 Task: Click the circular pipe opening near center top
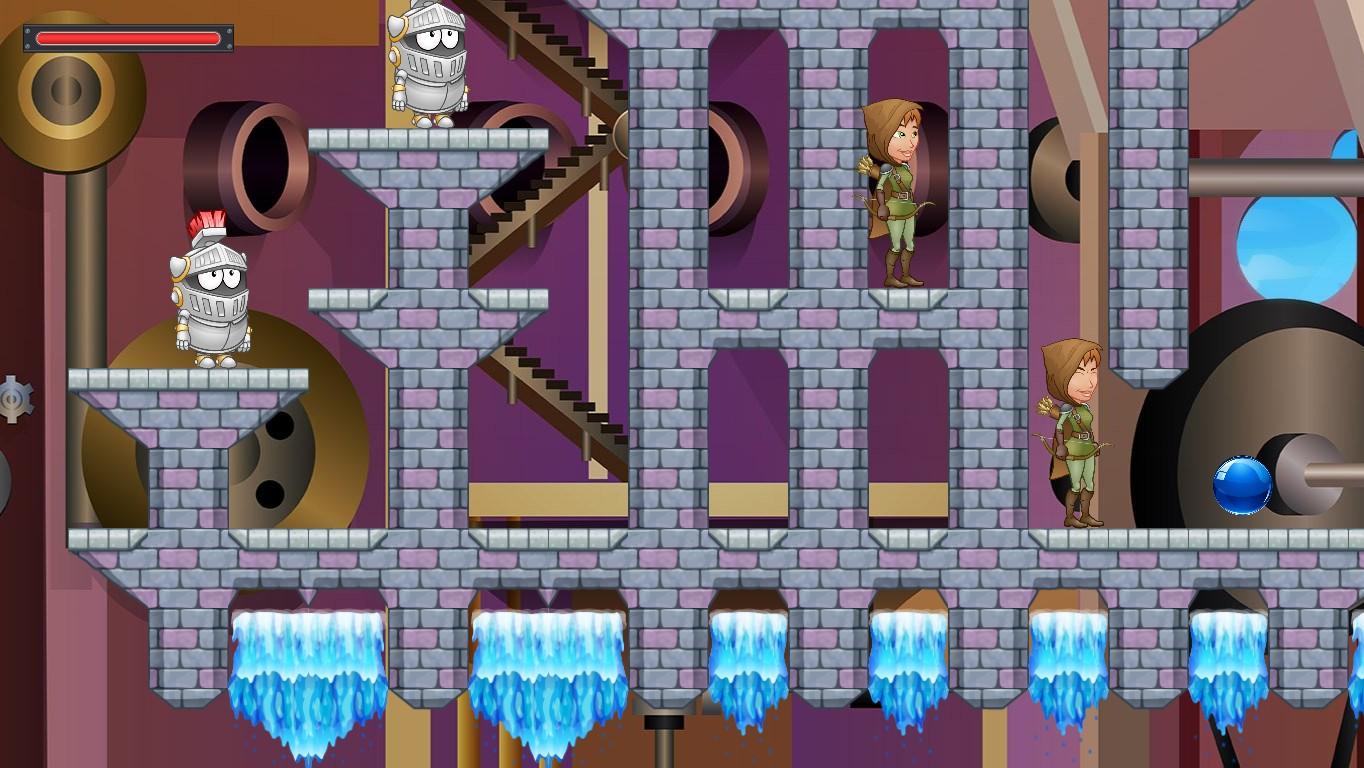(735, 170)
